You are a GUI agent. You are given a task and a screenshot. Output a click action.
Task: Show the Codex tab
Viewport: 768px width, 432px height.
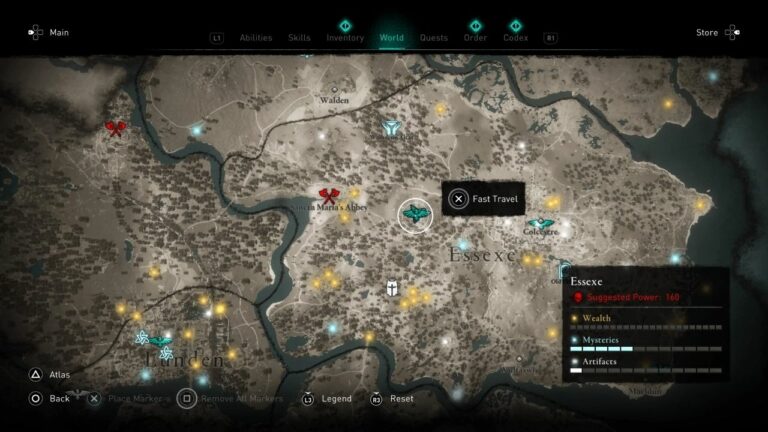pos(516,38)
